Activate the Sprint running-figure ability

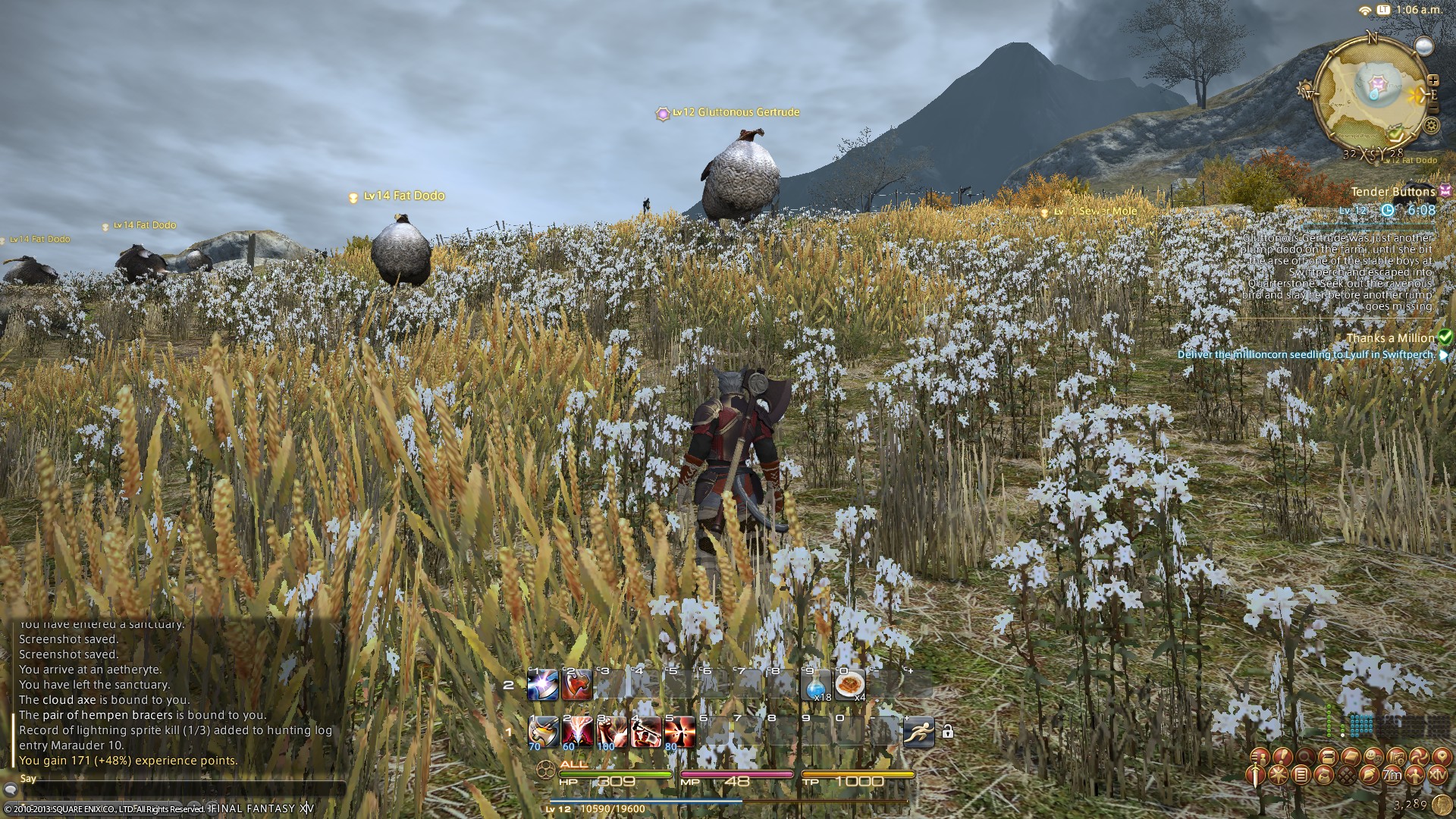[918, 732]
